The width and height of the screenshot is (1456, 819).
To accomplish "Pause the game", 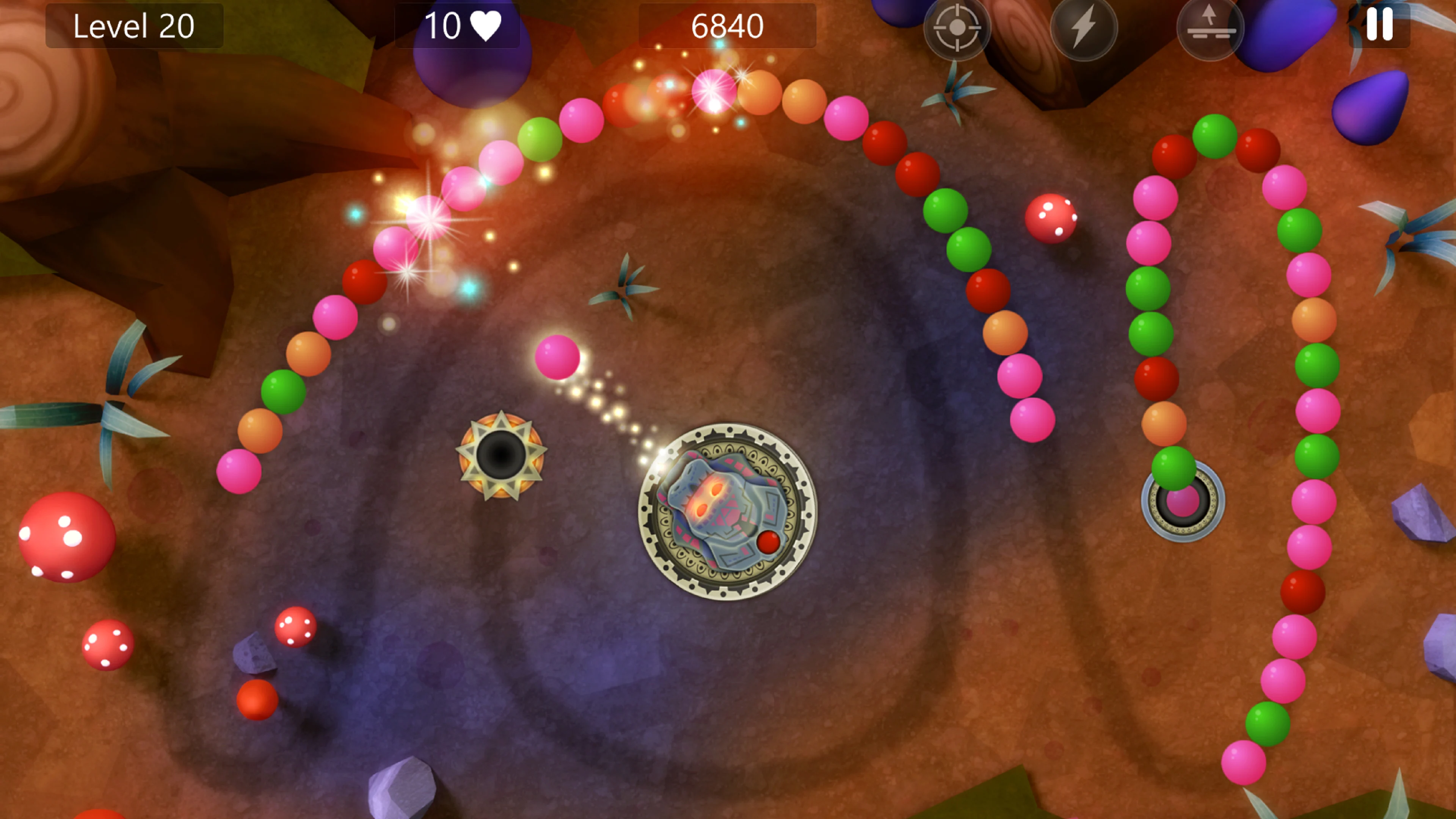I will (1379, 25).
